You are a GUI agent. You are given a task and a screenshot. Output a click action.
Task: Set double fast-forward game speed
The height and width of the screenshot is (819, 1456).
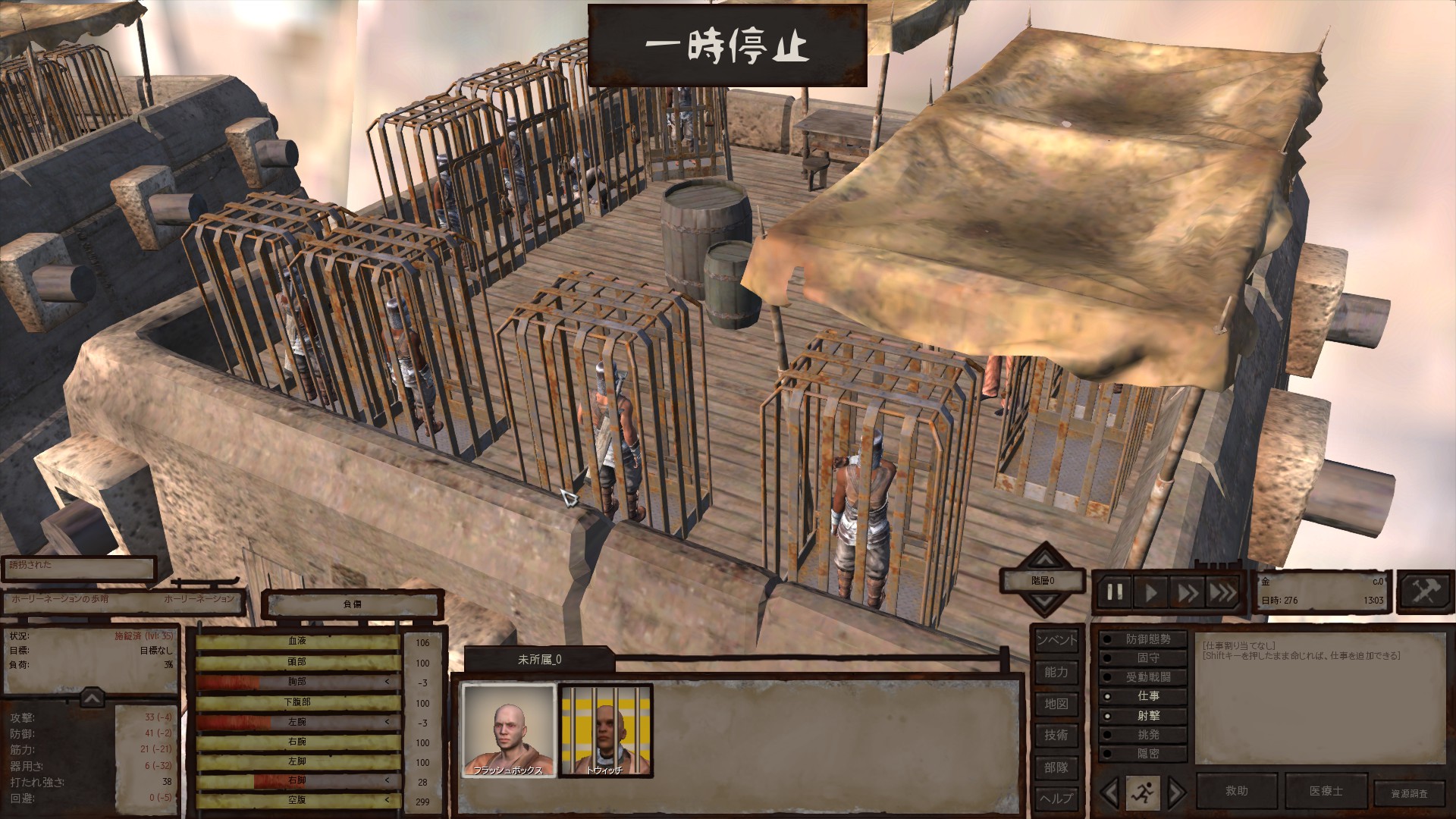(x=1188, y=592)
